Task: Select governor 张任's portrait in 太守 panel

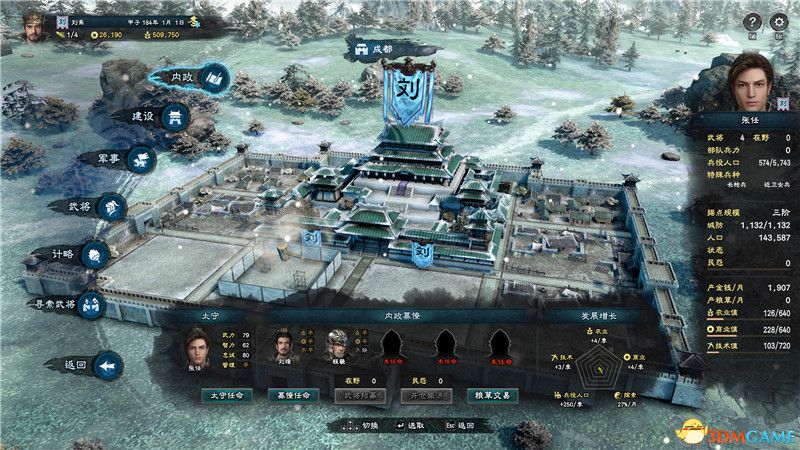Action: [x=198, y=346]
